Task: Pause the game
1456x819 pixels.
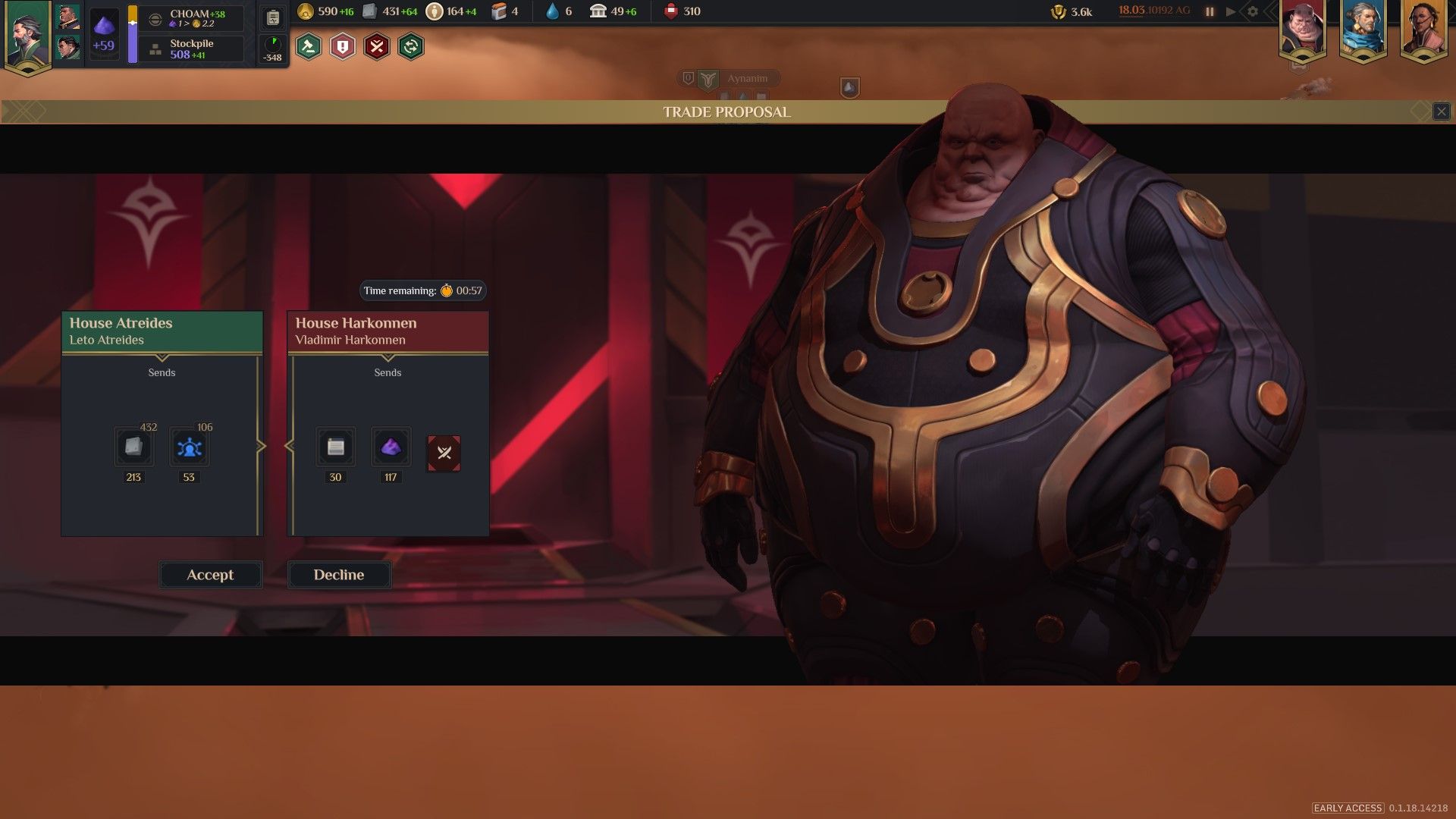Action: click(1210, 11)
